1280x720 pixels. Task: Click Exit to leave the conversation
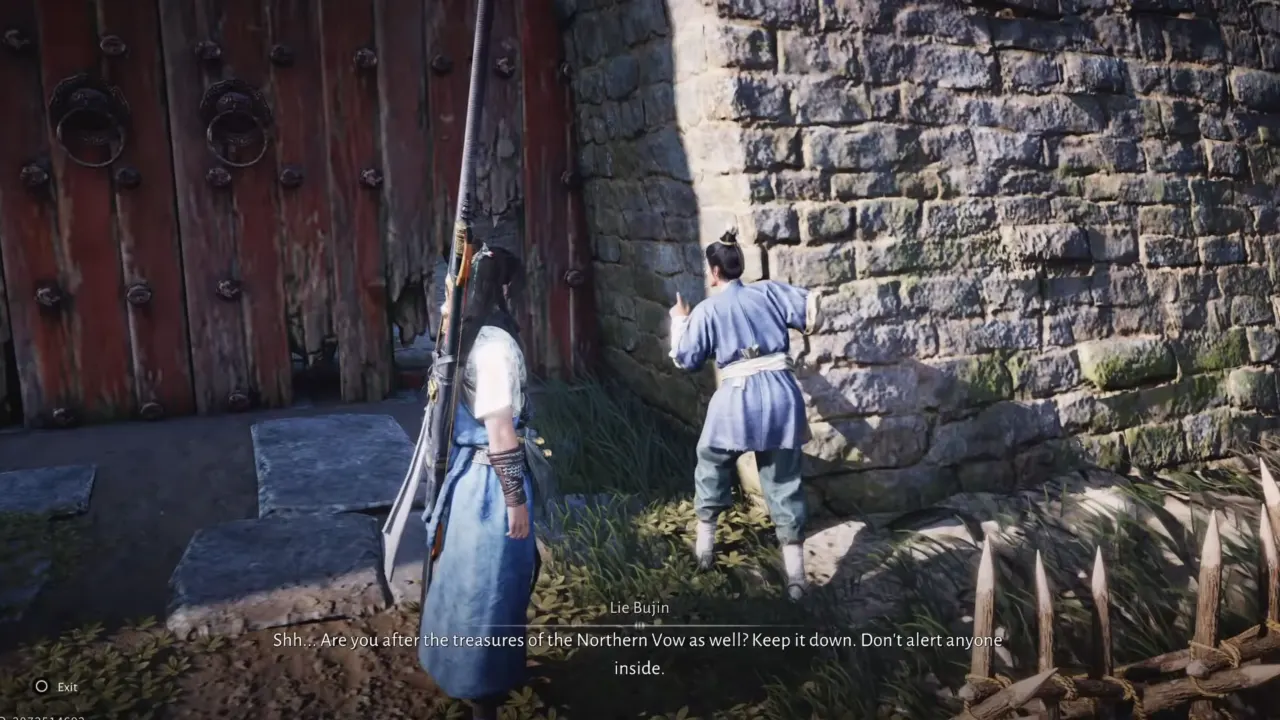(x=67, y=687)
